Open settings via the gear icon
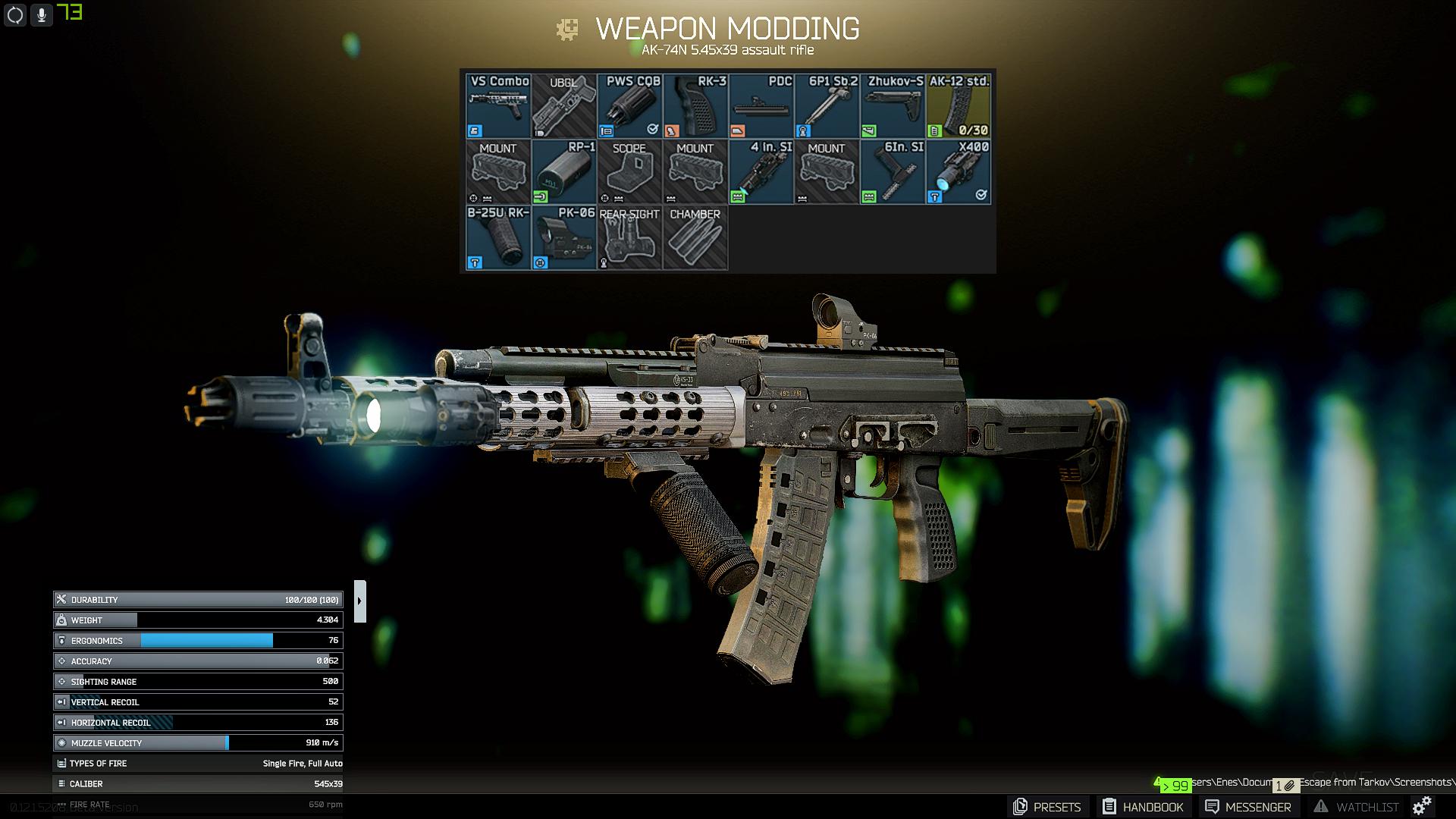The width and height of the screenshot is (1456, 819). tap(1422, 805)
